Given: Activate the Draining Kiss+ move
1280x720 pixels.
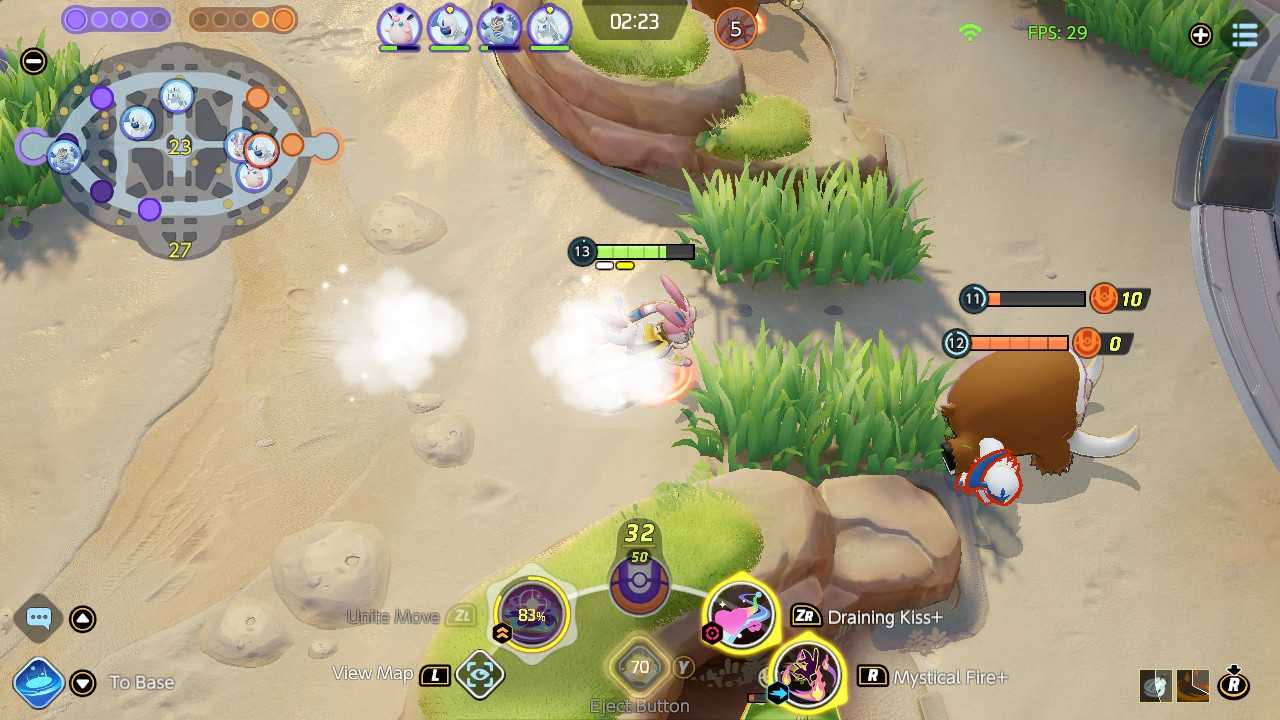Looking at the screenshot, I should (742, 616).
